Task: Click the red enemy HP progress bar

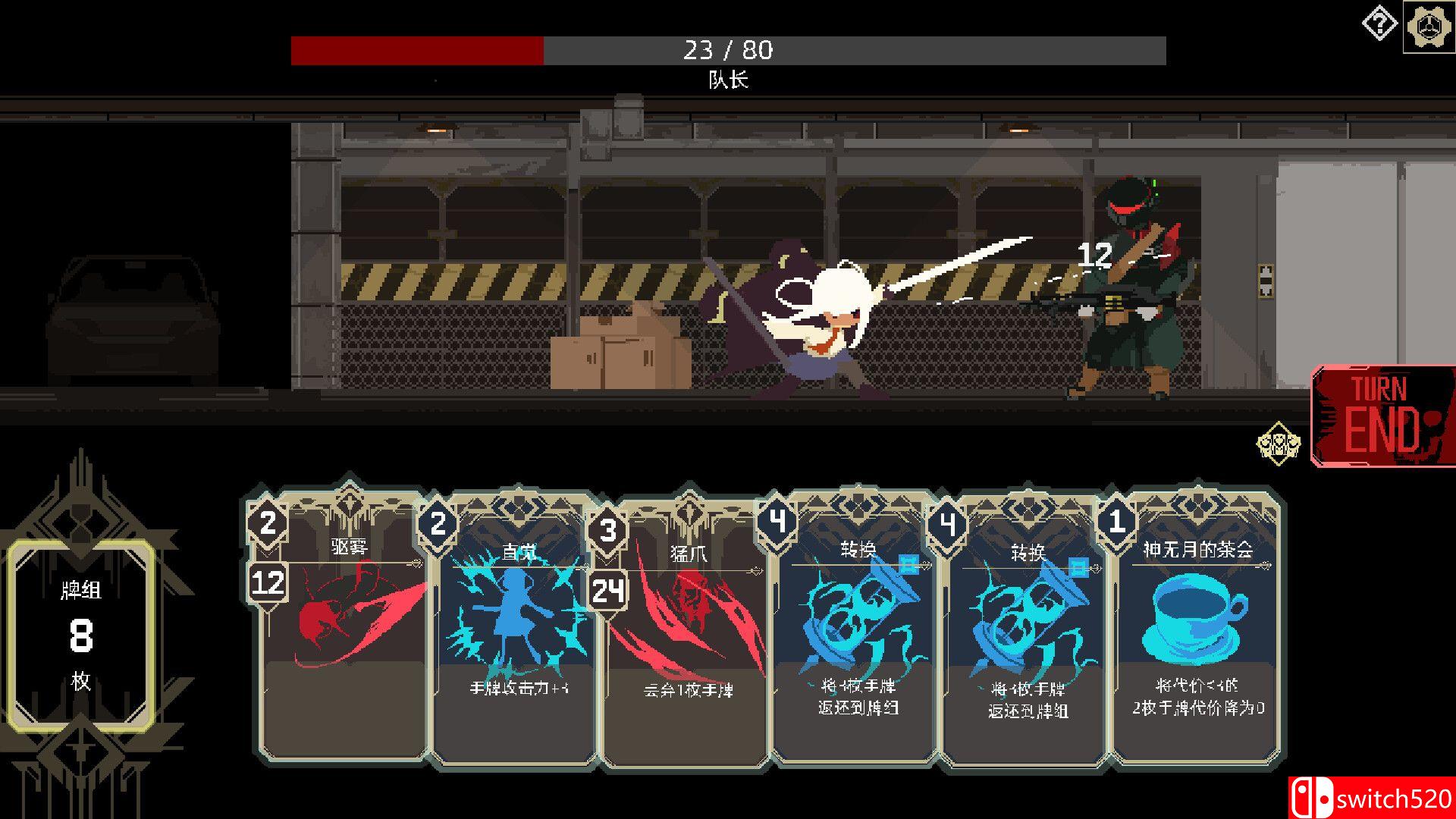Action: pyautogui.click(x=416, y=49)
